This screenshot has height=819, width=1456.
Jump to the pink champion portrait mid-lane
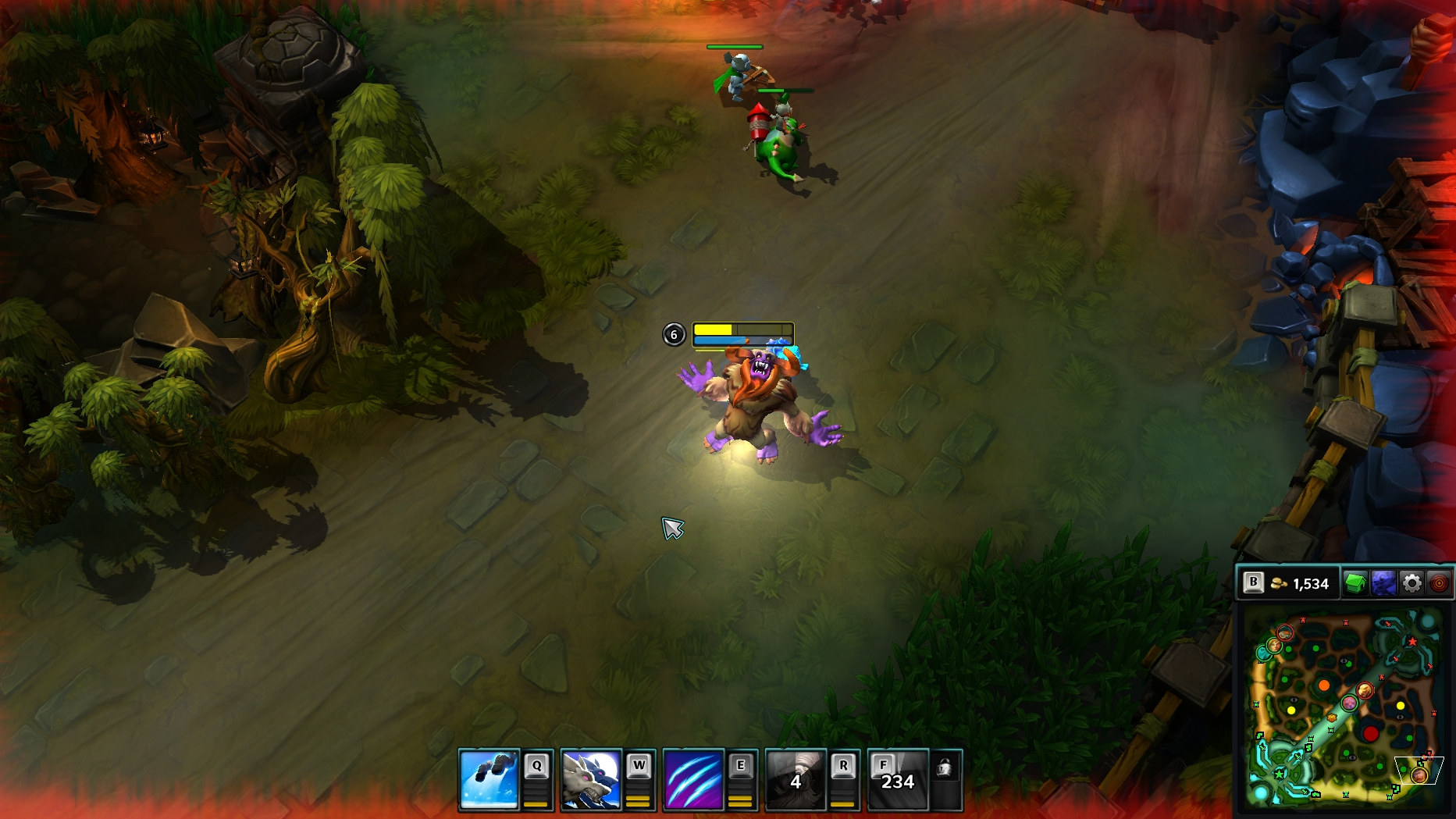(1349, 703)
